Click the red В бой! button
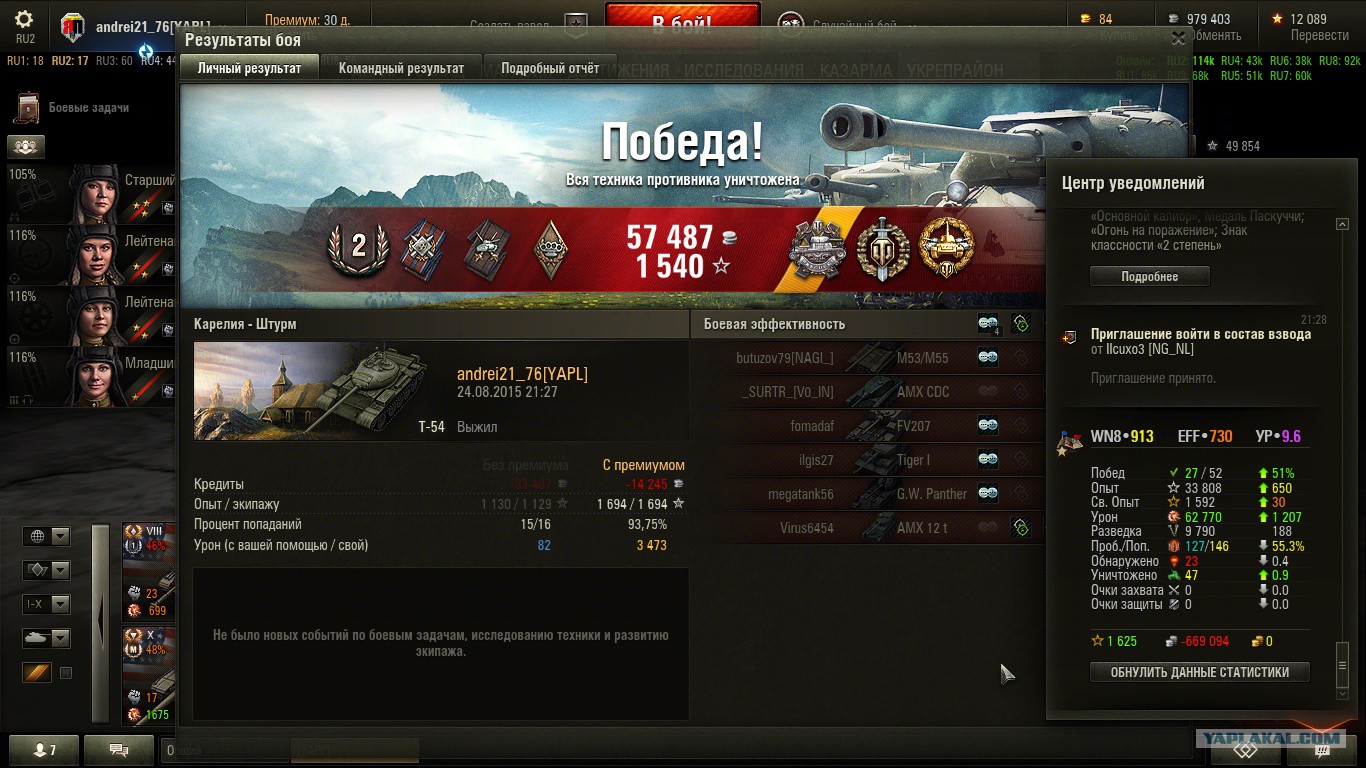The height and width of the screenshot is (768, 1366). tap(682, 20)
